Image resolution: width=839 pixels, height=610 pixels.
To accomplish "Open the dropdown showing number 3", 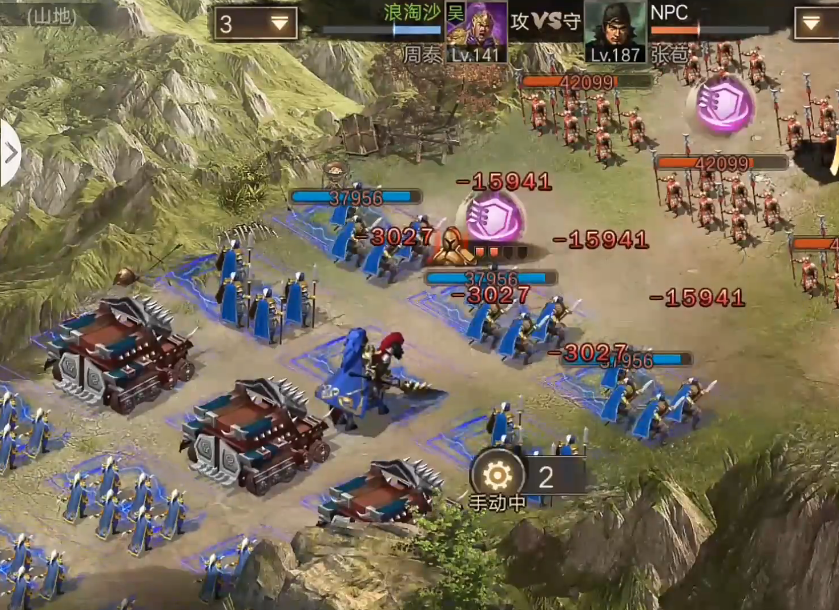I will [255, 23].
